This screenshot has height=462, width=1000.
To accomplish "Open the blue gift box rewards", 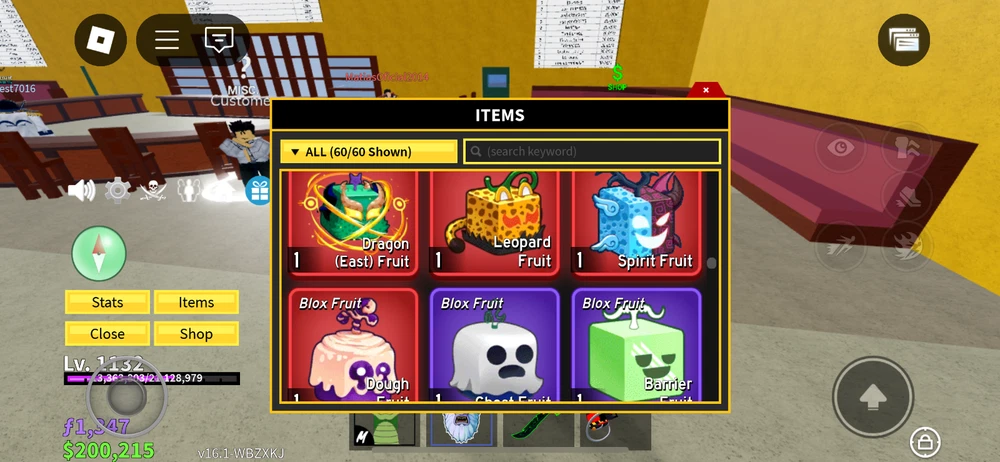I will click(260, 190).
